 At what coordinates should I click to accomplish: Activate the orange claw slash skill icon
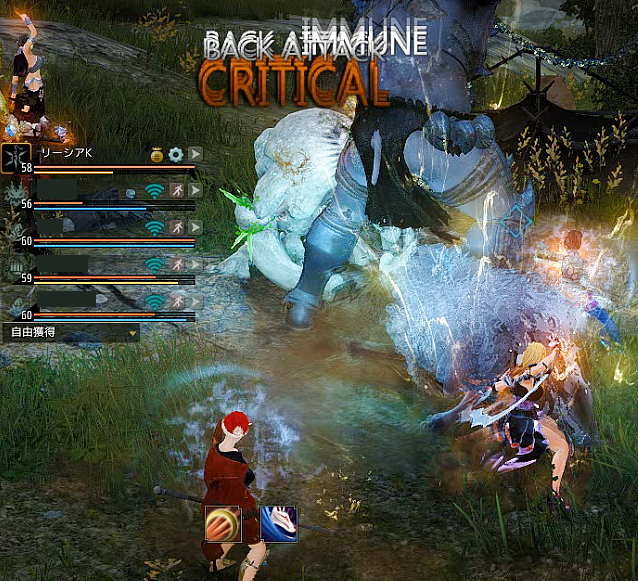coord(222,523)
